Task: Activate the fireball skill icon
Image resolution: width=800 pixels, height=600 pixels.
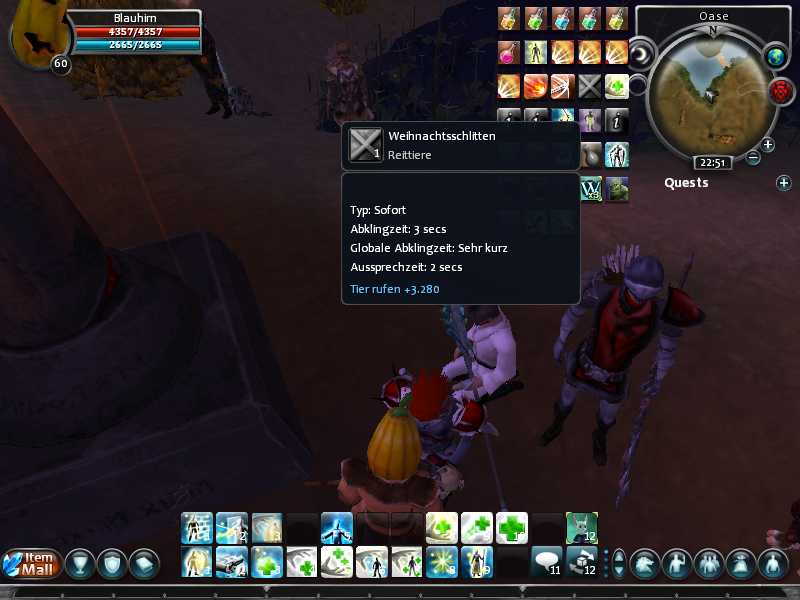Action: tap(536, 86)
